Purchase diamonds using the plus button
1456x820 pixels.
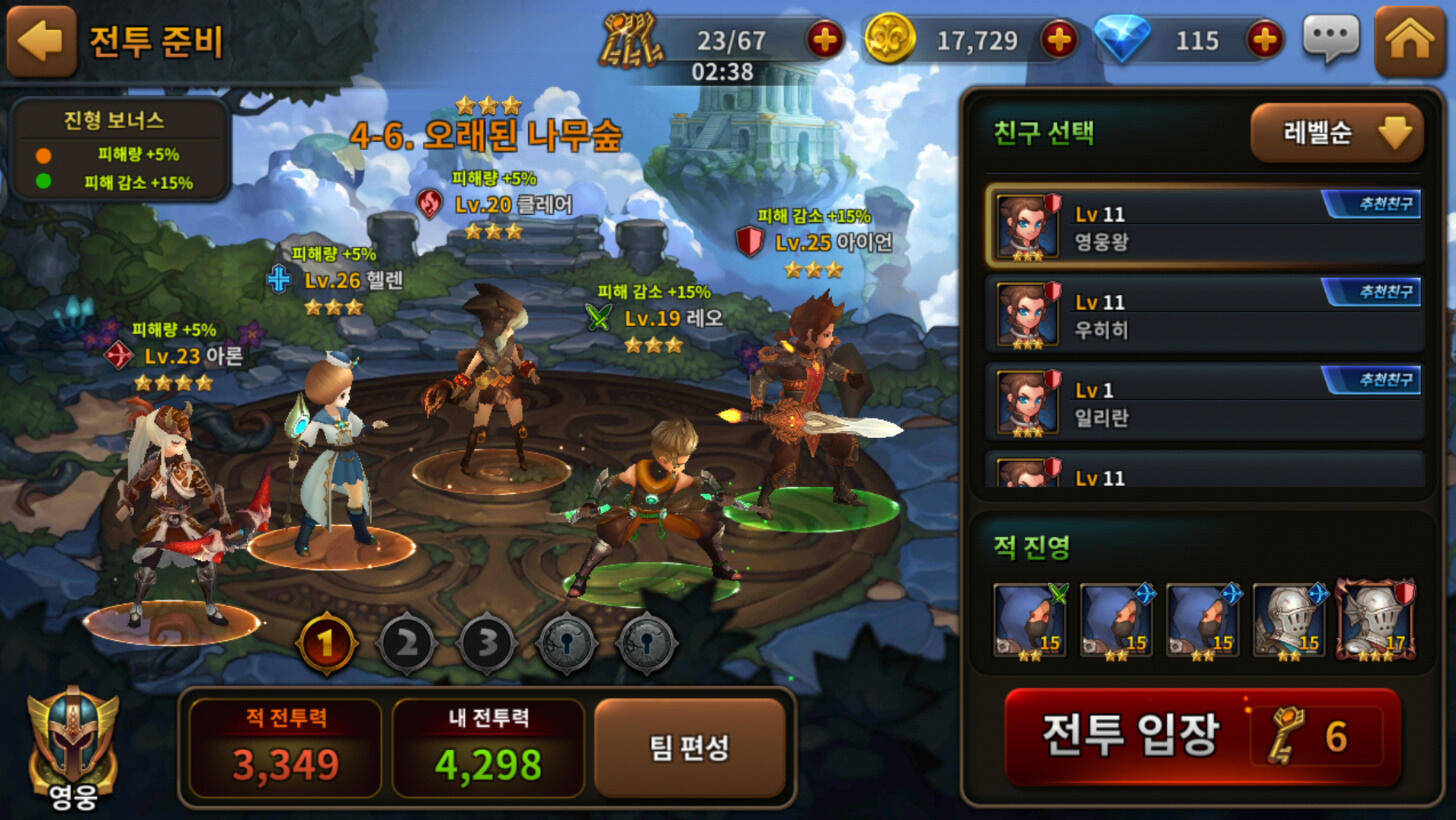pos(1265,40)
